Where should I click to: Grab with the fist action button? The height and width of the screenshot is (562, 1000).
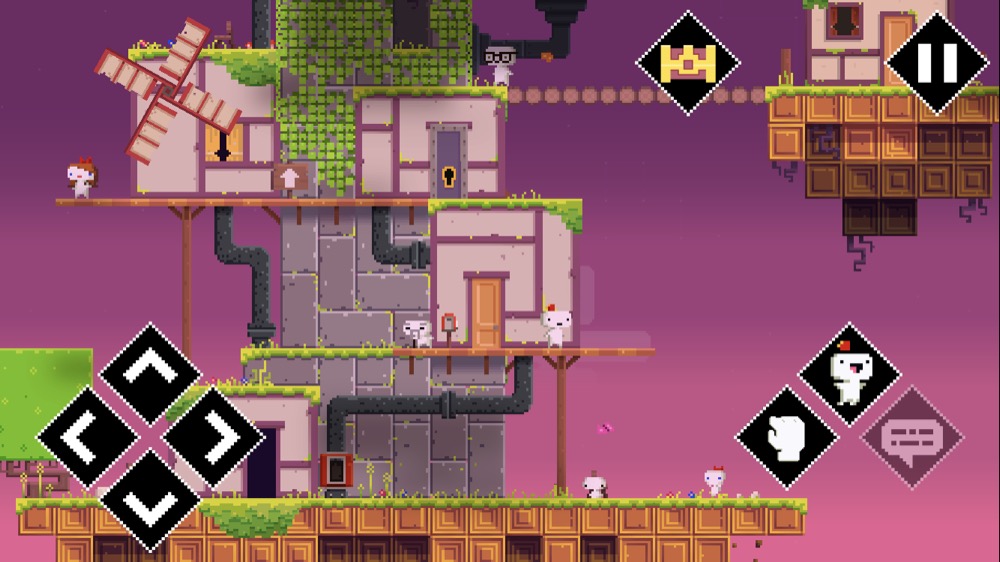coord(787,437)
